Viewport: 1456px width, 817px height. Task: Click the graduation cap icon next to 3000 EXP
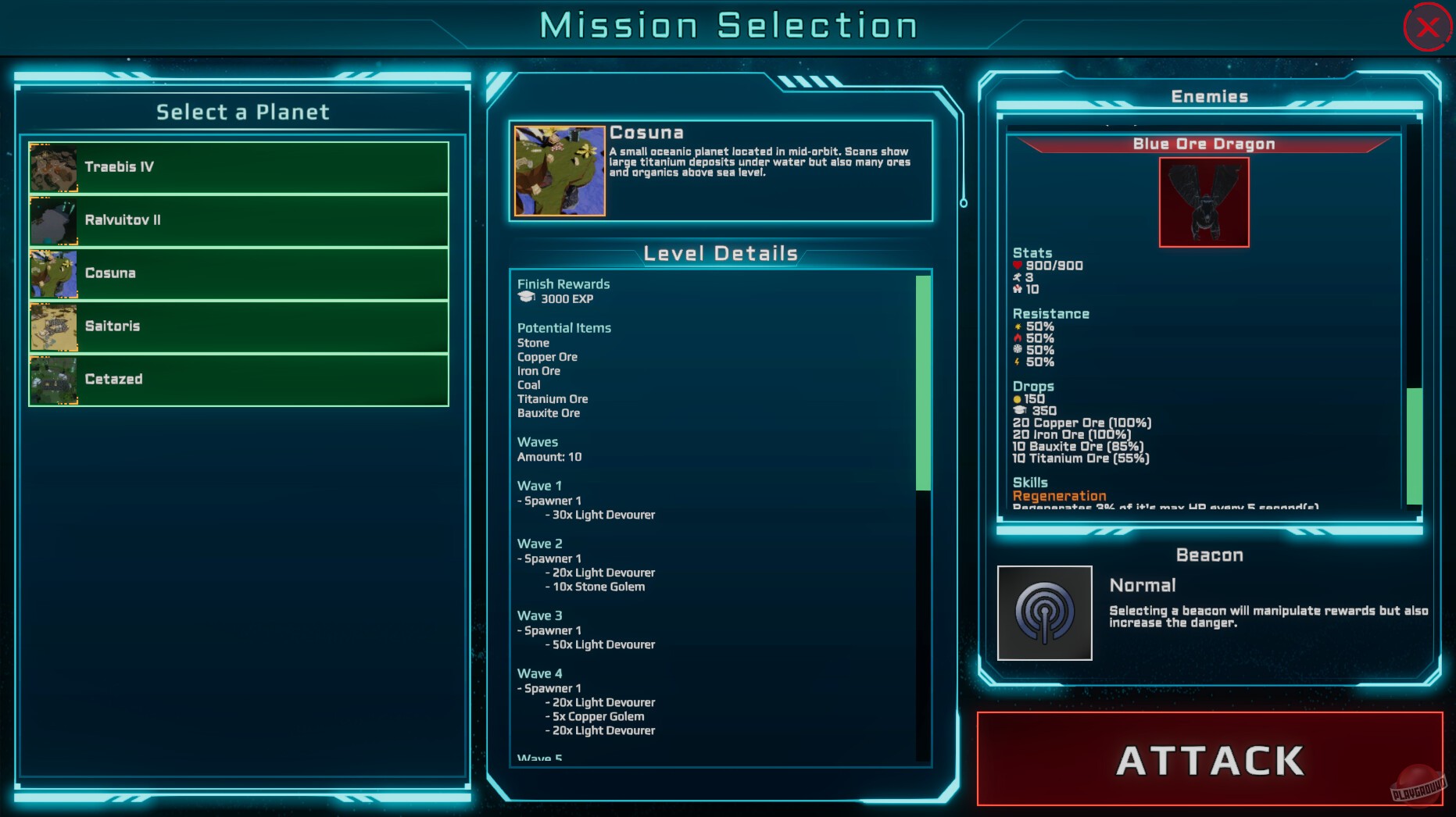coord(526,298)
